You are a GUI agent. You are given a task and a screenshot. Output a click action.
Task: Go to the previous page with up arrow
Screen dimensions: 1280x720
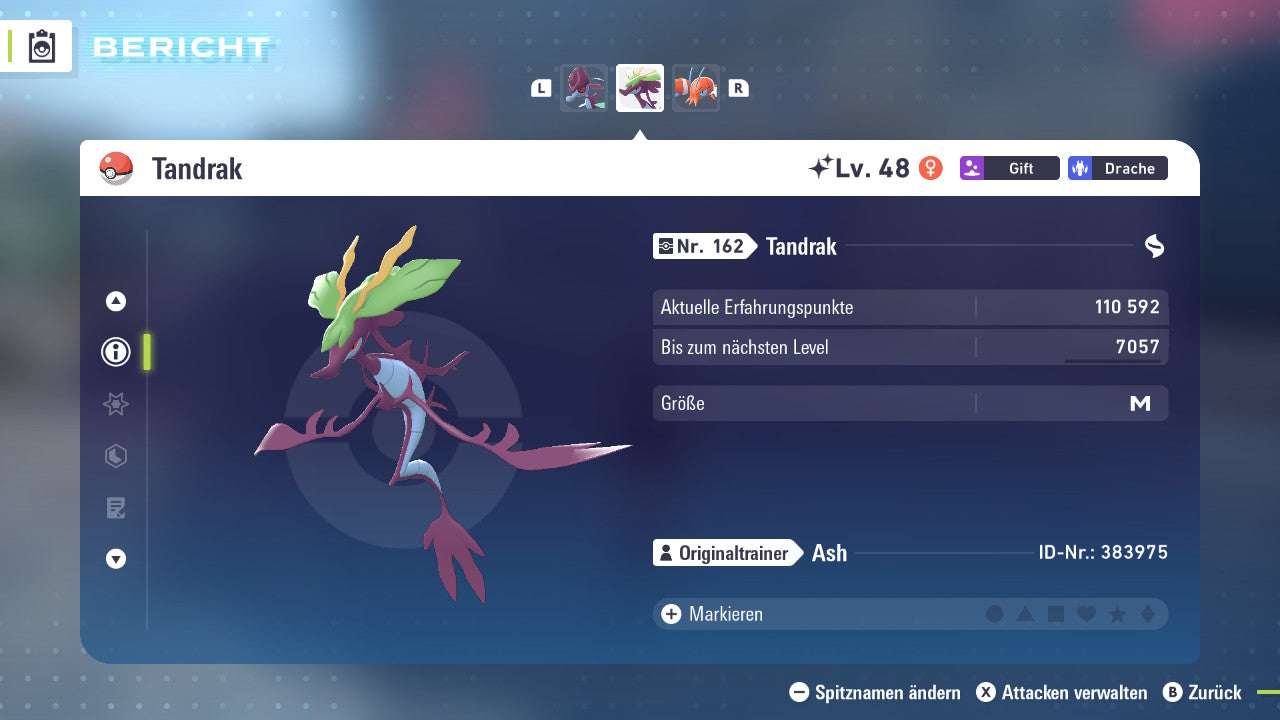116,301
